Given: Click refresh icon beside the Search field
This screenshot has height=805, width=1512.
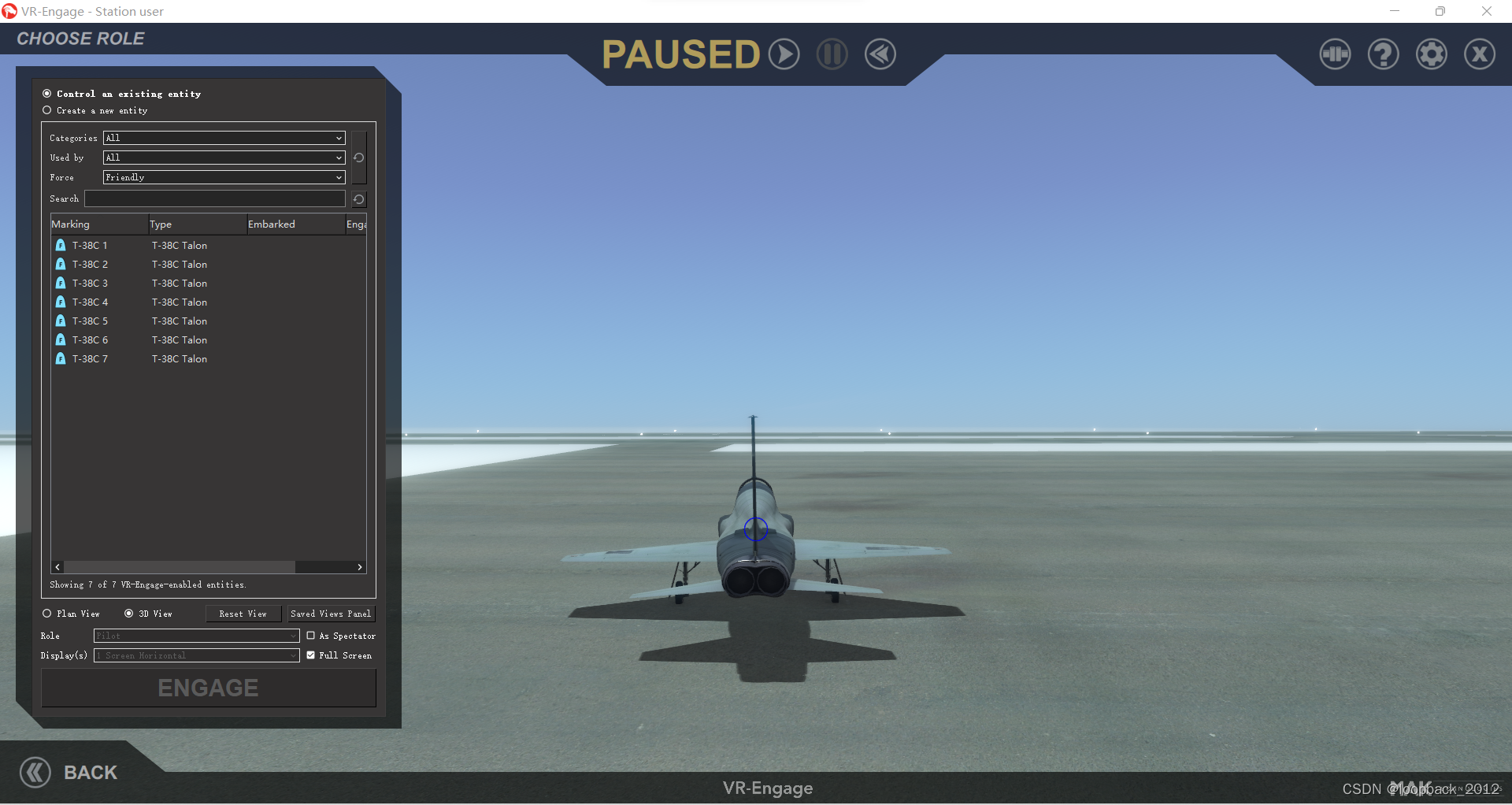Looking at the screenshot, I should [358, 199].
